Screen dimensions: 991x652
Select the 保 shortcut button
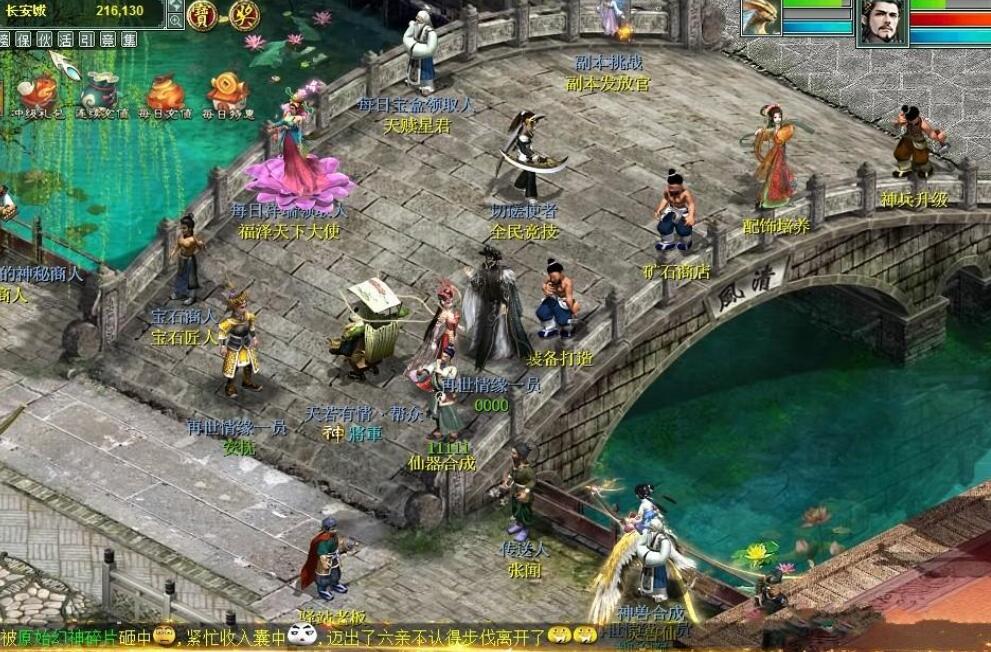click(25, 40)
